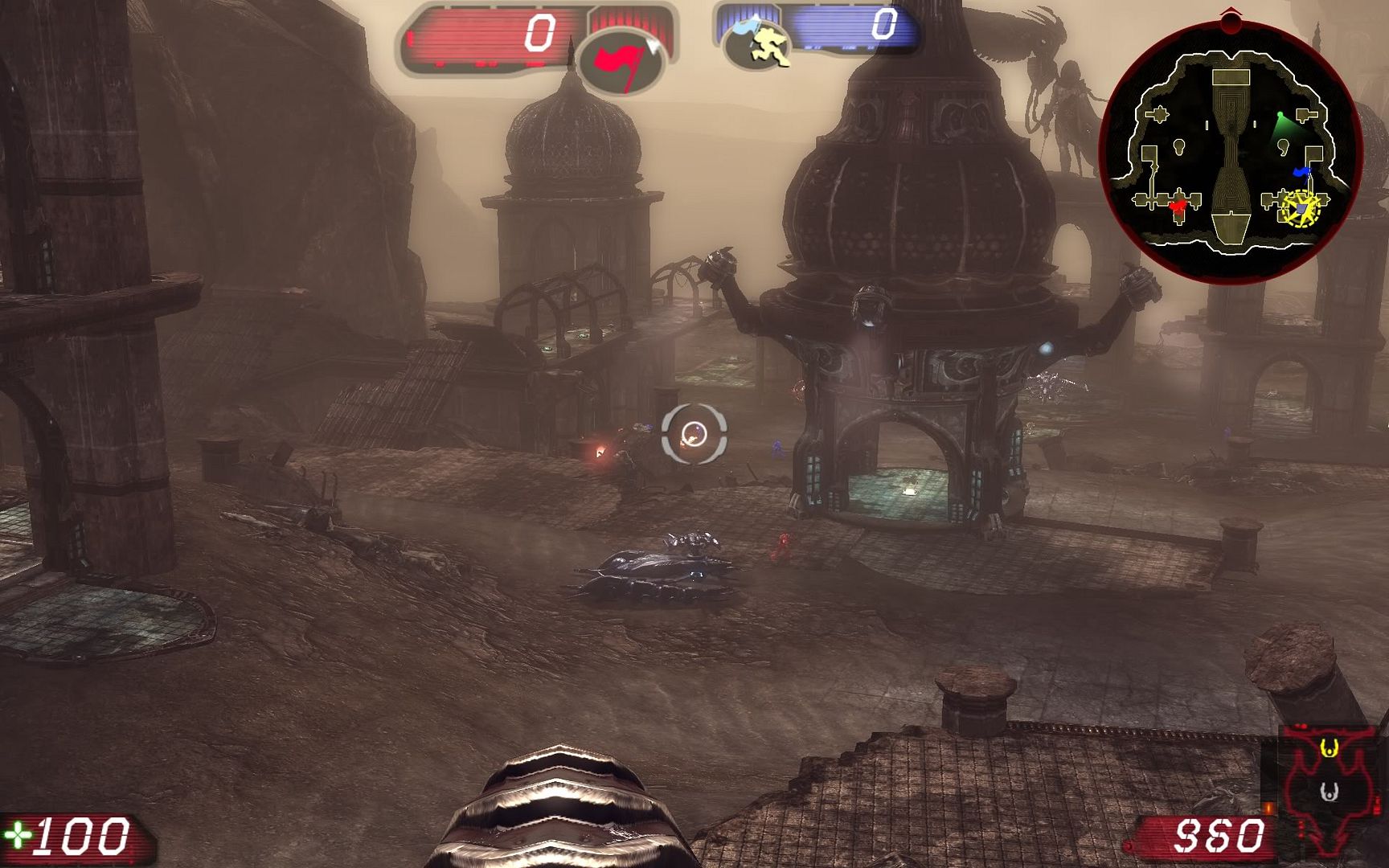1389x868 pixels.
Task: Click the yellow player marker on the minimap
Action: pos(1300,209)
